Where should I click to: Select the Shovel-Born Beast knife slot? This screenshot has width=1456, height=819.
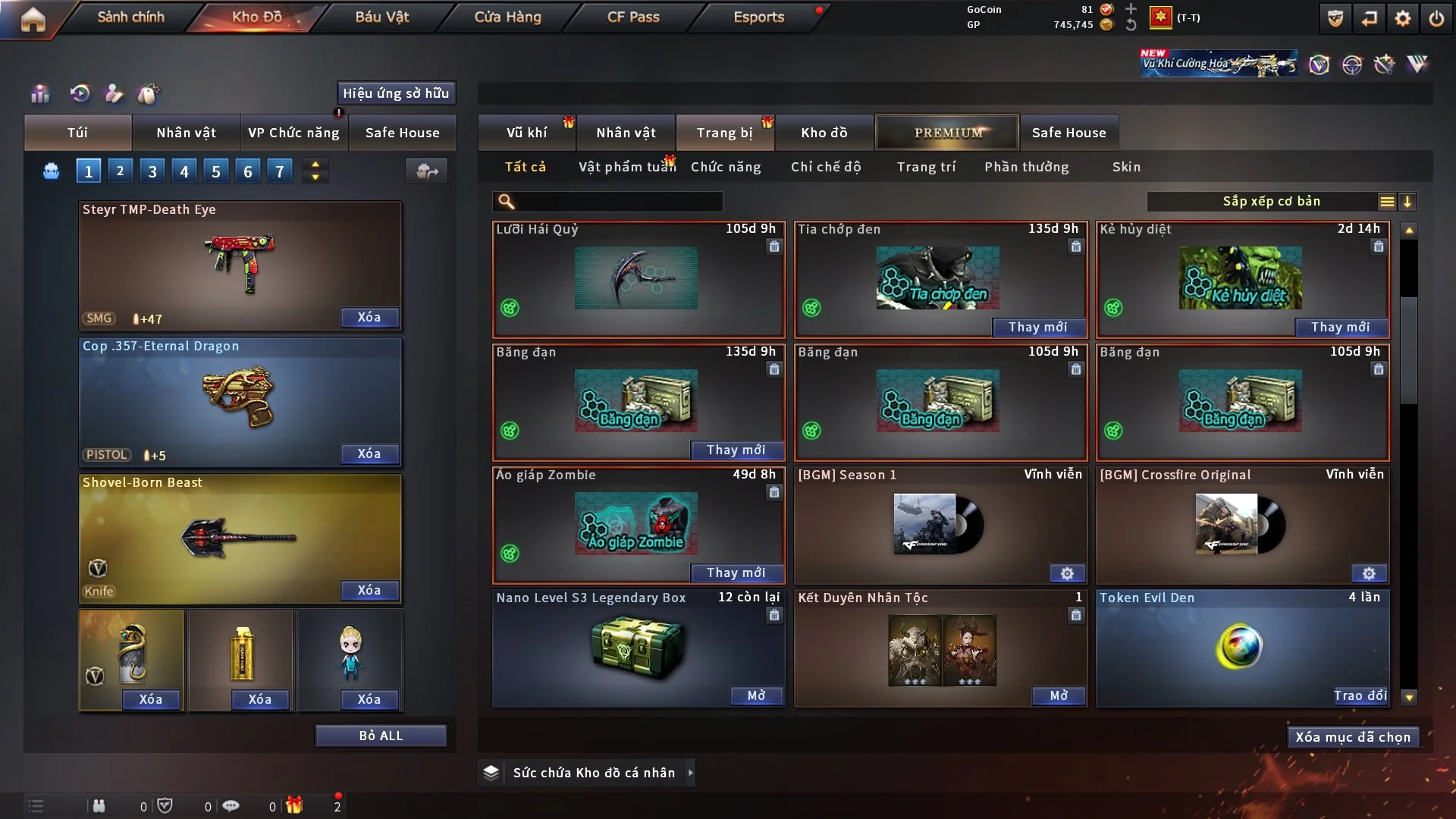coord(240,538)
